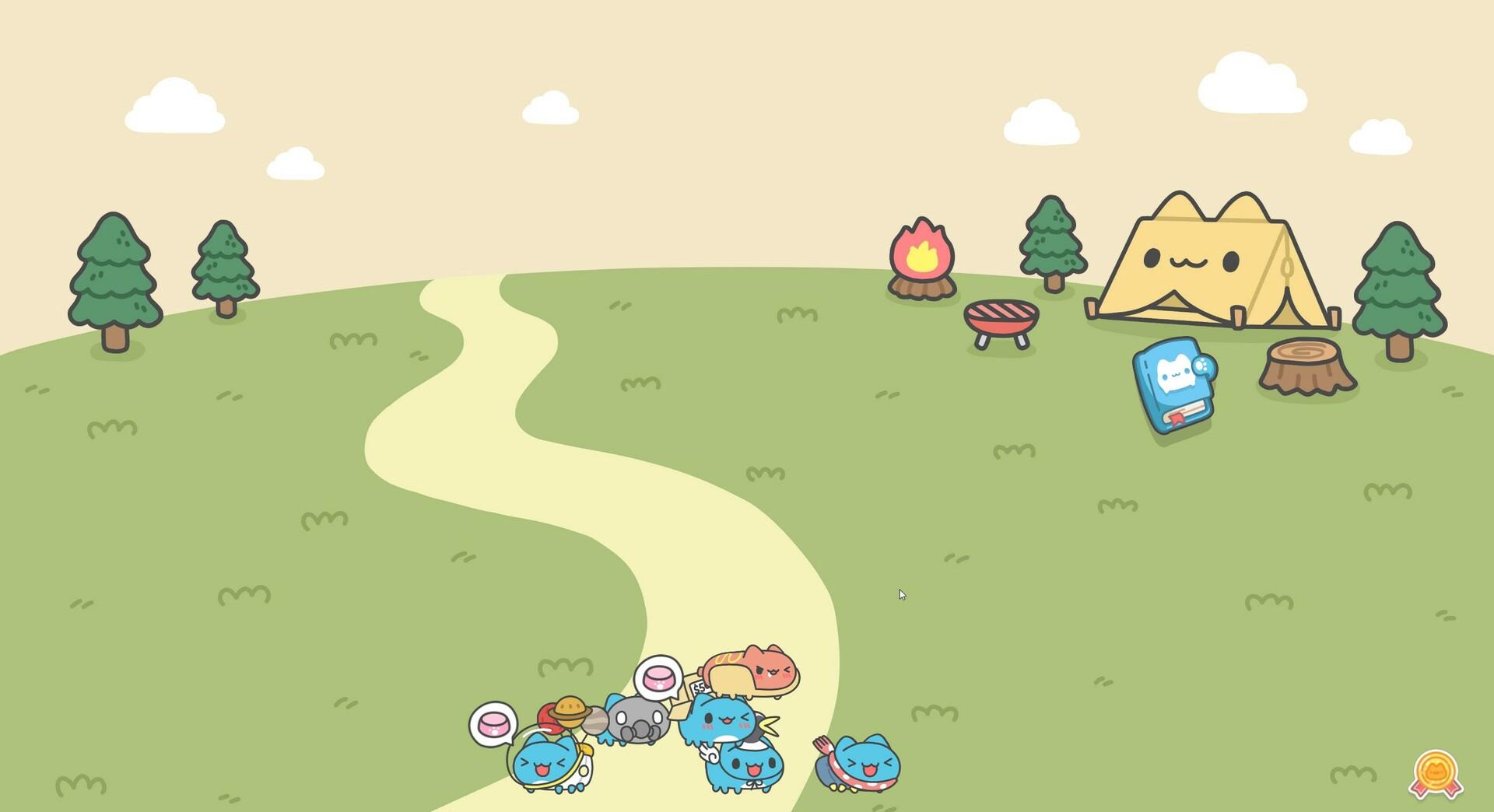
Task: Click the $5 price sign on the cardboard box
Action: click(x=698, y=686)
